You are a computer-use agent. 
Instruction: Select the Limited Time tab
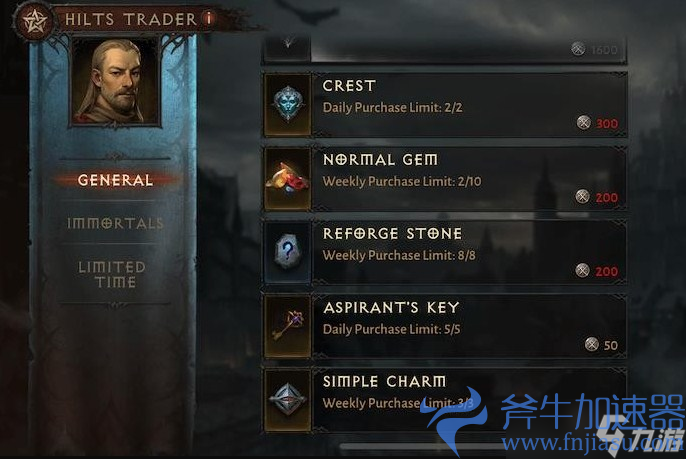[112, 274]
